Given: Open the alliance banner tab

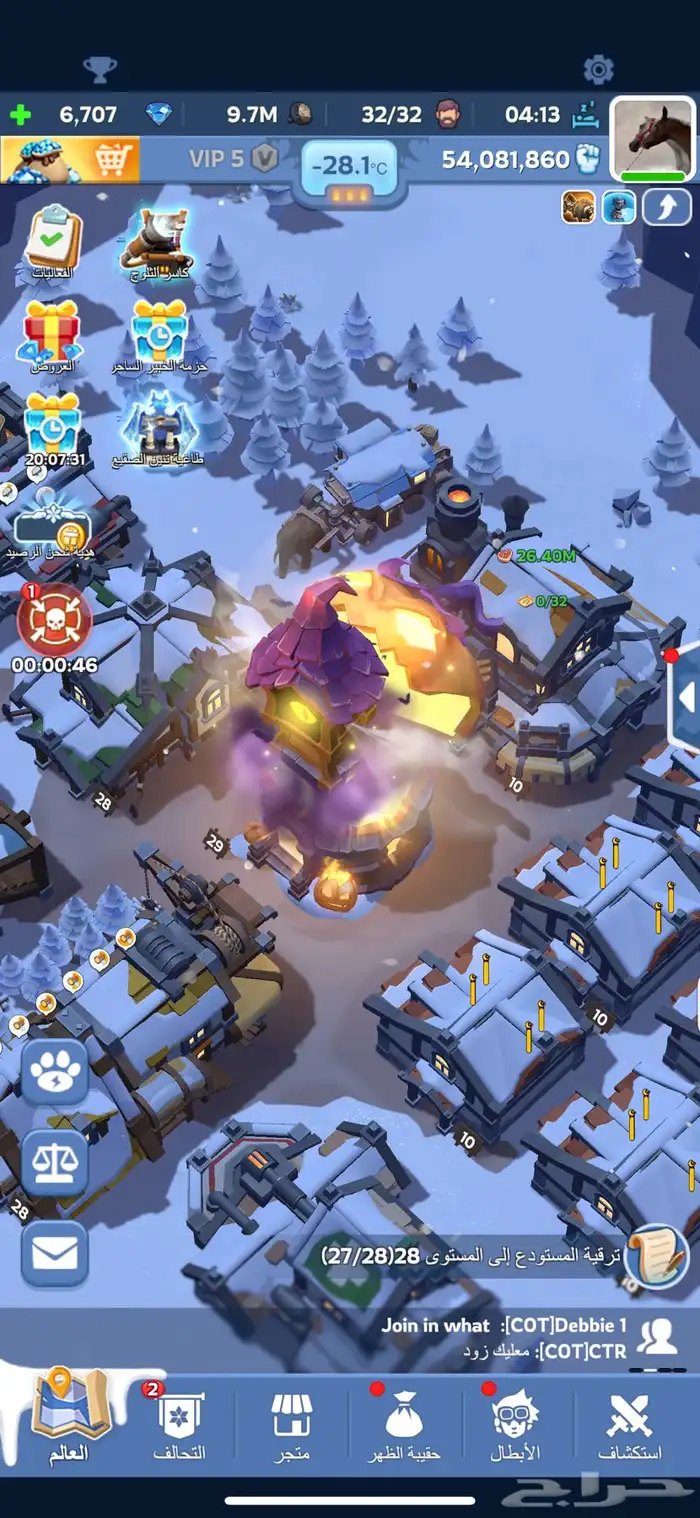Looking at the screenshot, I should click(180, 1425).
